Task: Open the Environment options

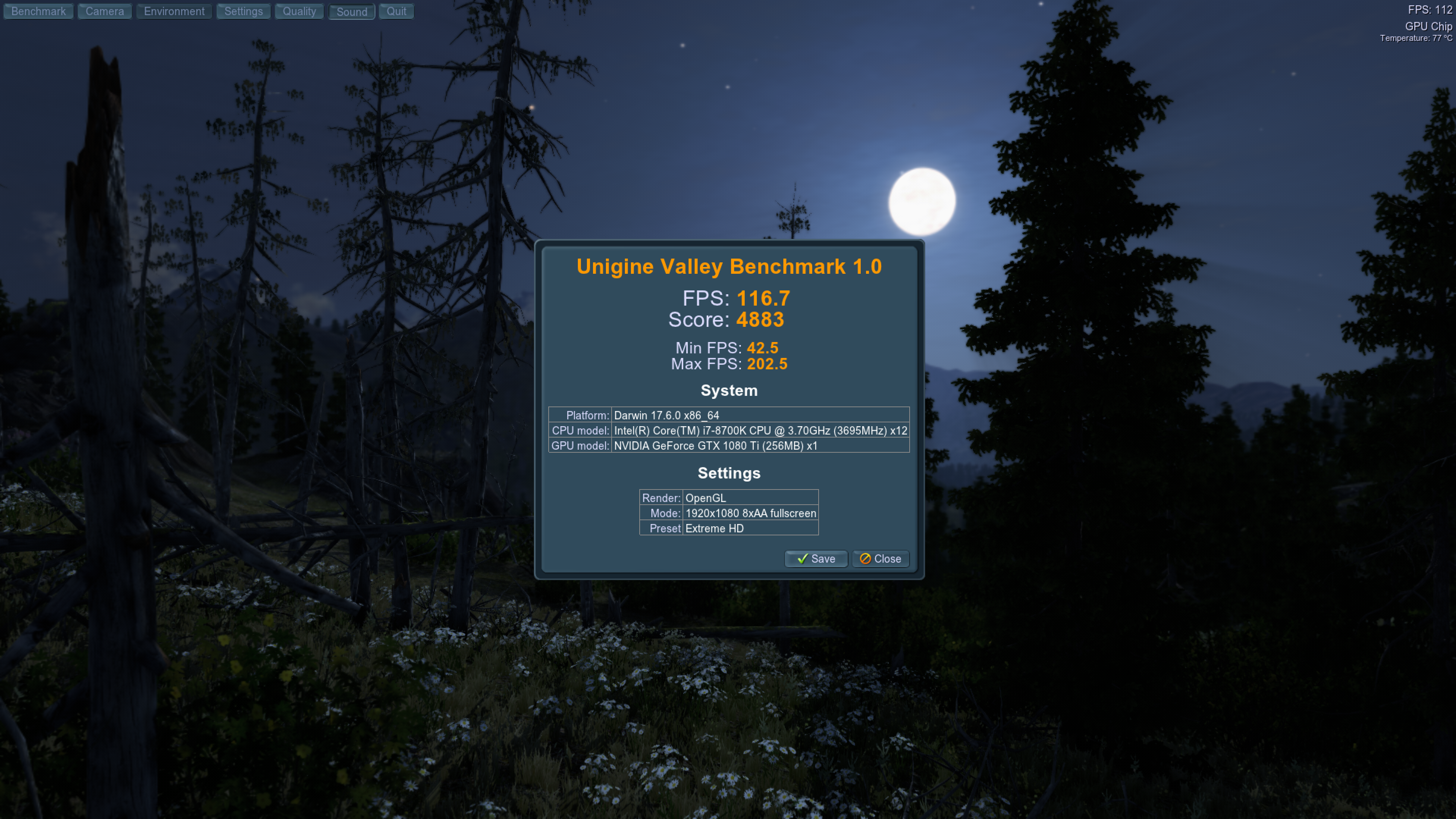Action: coord(174,11)
